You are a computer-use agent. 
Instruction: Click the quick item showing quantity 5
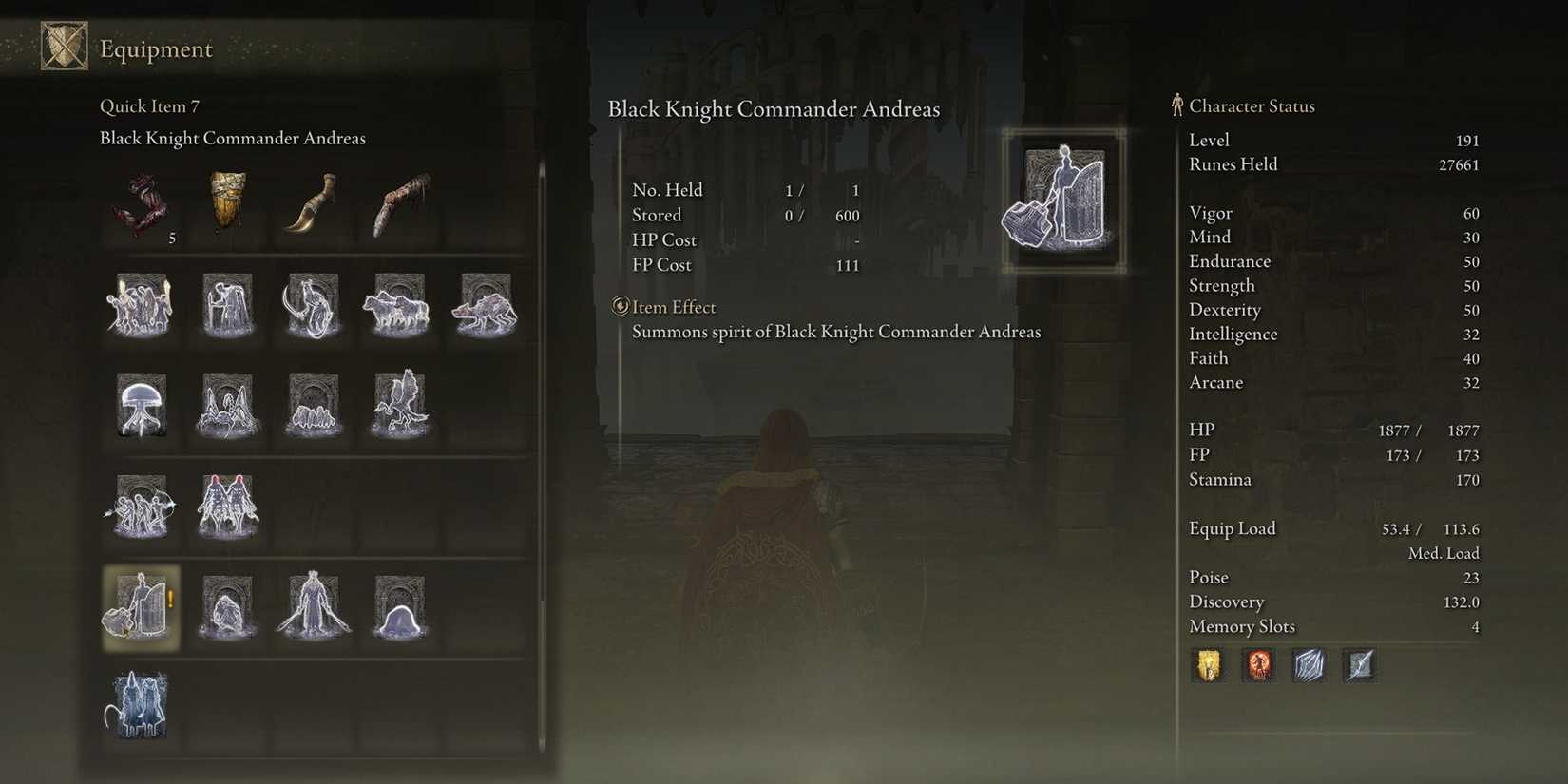pos(141,204)
